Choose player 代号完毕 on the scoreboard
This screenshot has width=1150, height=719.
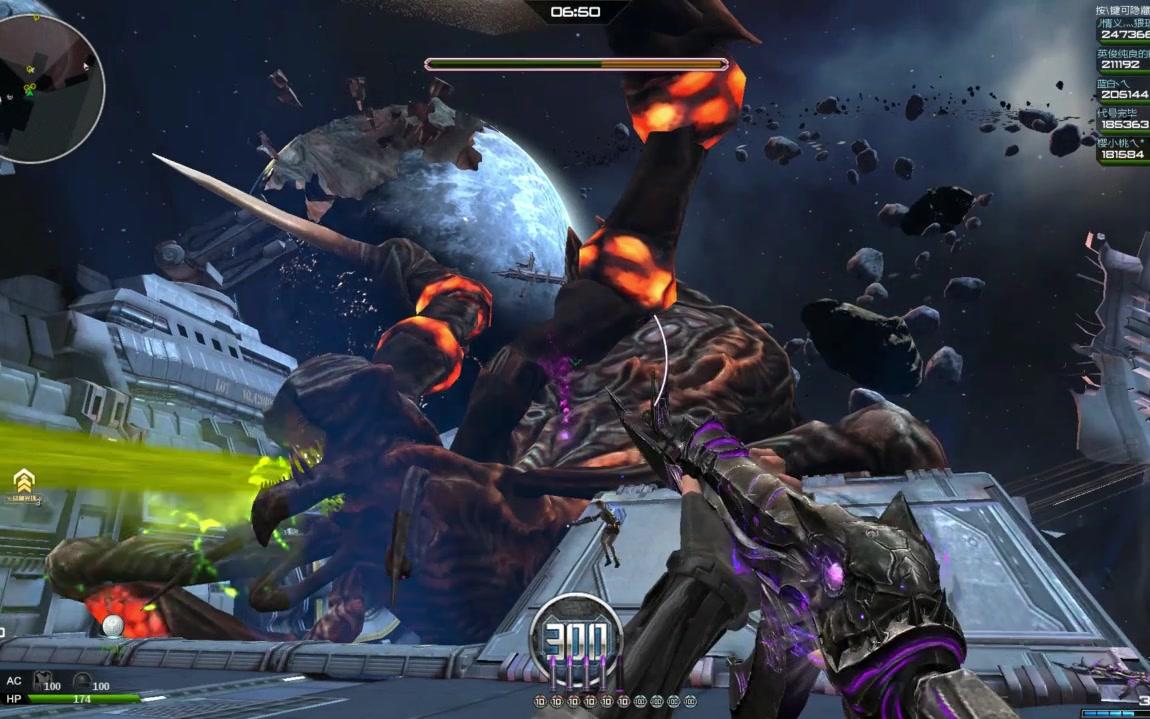pos(1123,118)
